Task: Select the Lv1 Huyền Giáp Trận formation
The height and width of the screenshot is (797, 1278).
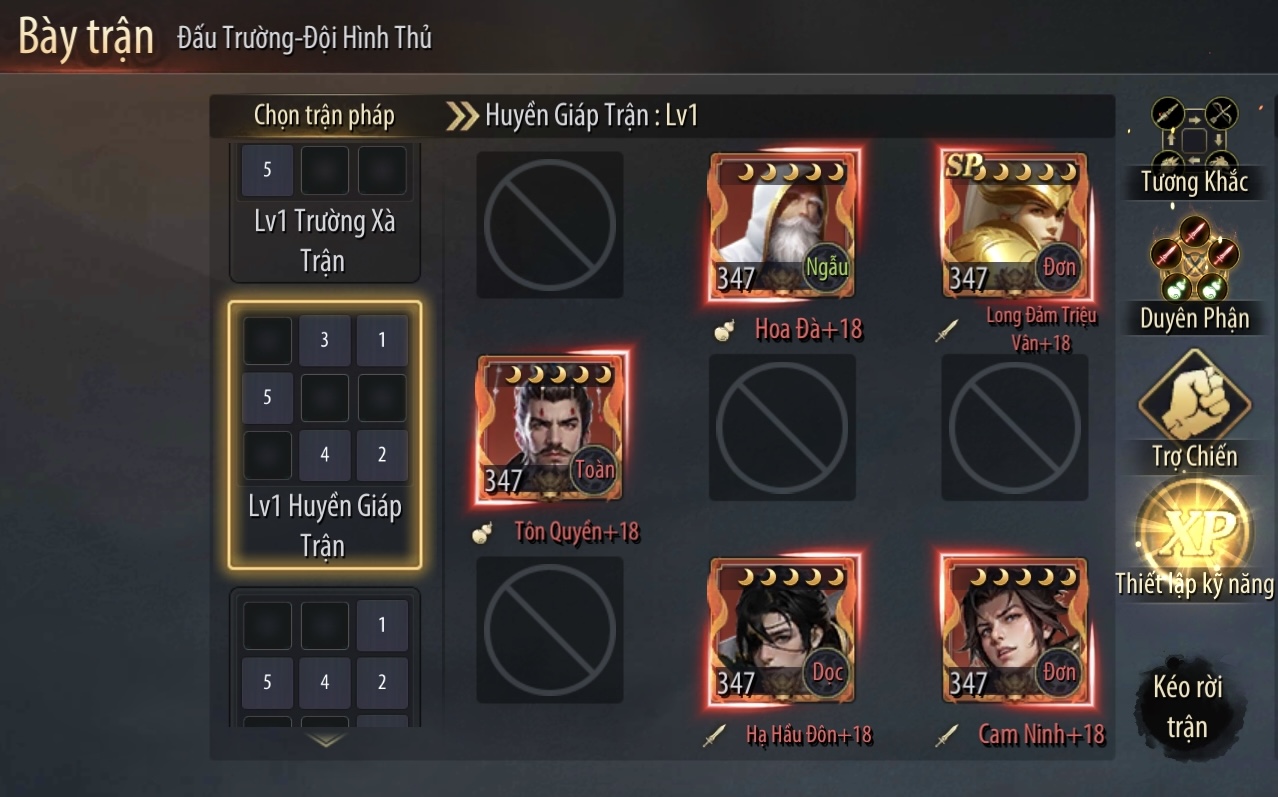Action: 325,435
